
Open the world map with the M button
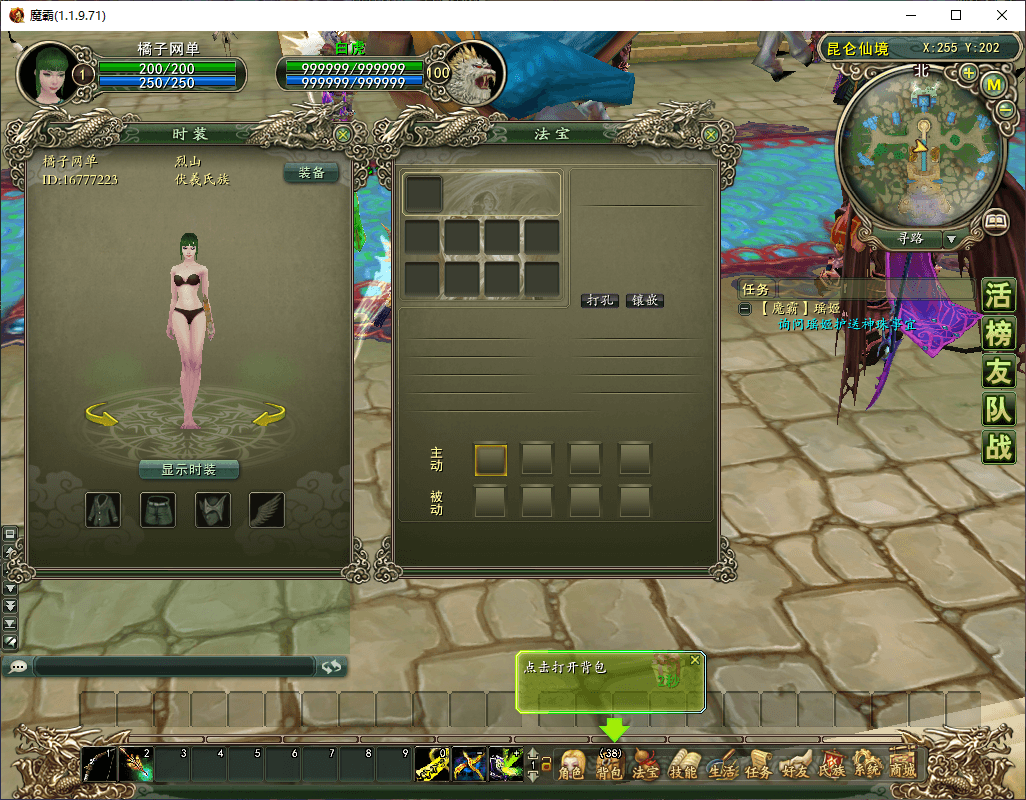click(x=994, y=85)
